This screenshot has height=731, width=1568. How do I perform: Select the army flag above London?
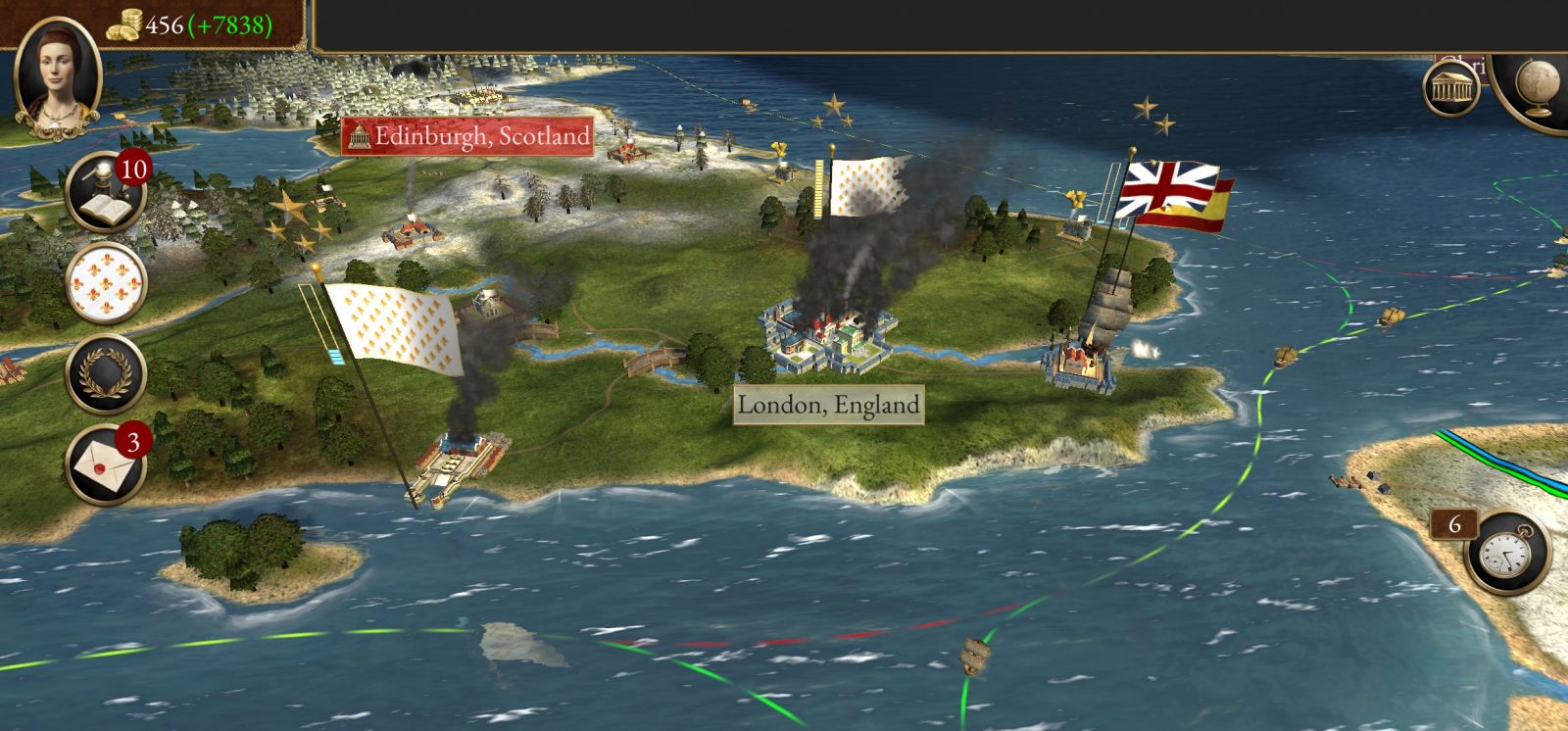[x=868, y=187]
